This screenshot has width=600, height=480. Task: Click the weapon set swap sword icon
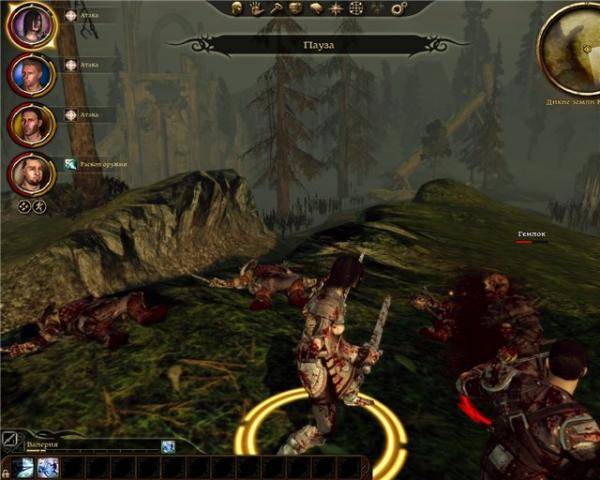[9, 438]
